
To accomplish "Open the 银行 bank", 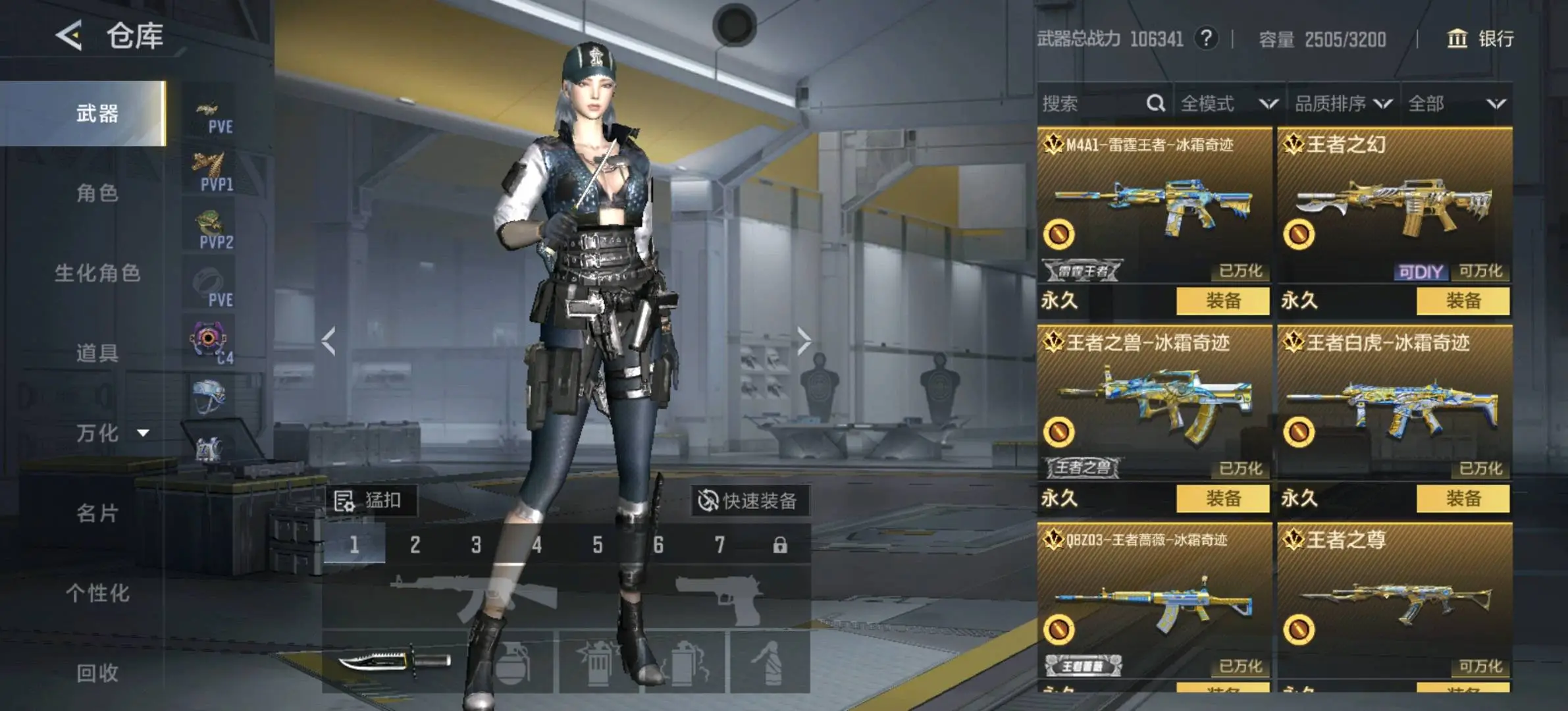I will click(x=1480, y=39).
